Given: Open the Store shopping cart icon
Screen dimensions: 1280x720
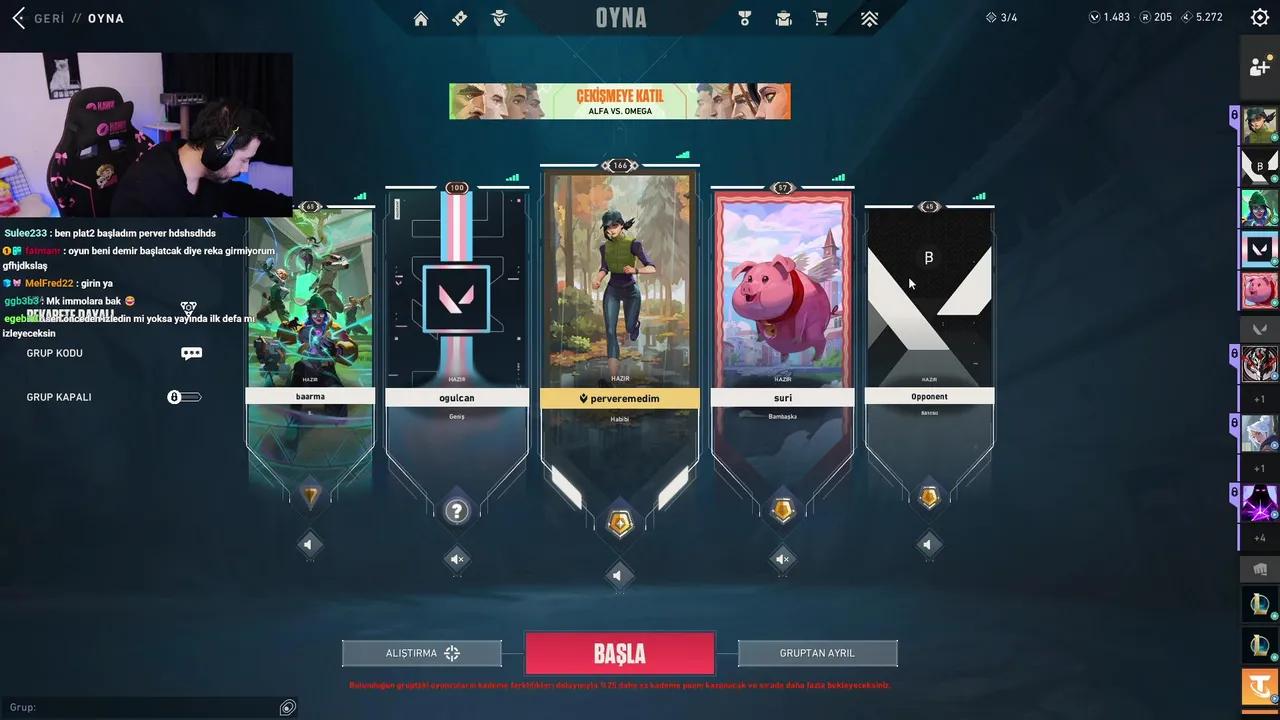Looking at the screenshot, I should pos(820,18).
